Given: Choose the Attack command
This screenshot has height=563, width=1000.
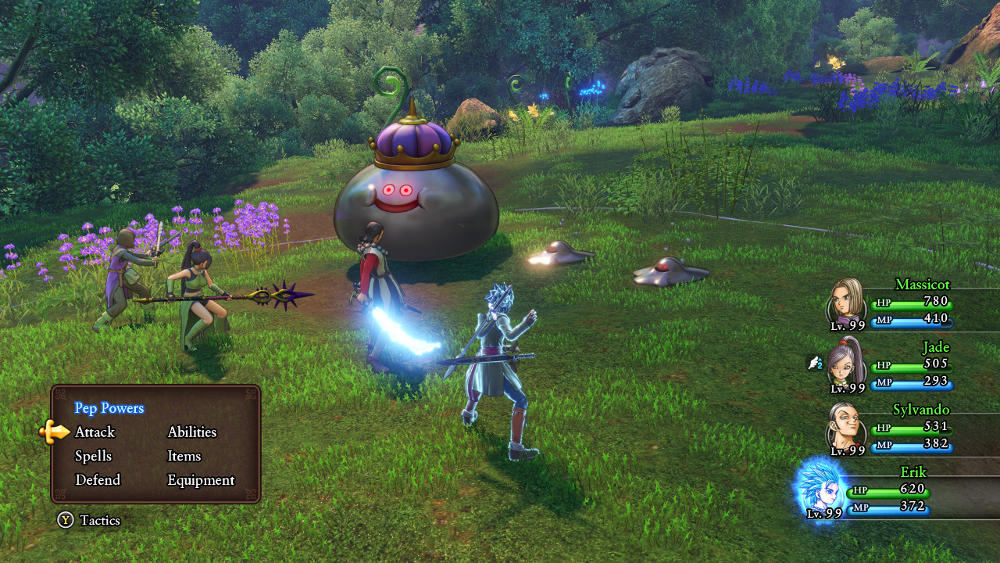Looking at the screenshot, I should (x=95, y=432).
